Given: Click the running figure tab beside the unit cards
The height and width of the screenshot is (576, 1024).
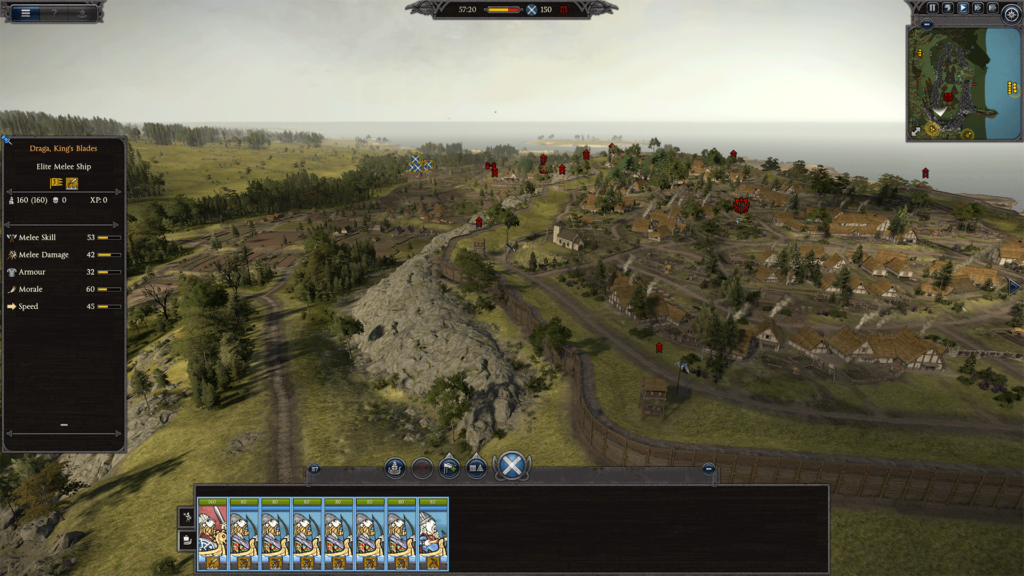Looking at the screenshot, I should pyautogui.click(x=186, y=516).
